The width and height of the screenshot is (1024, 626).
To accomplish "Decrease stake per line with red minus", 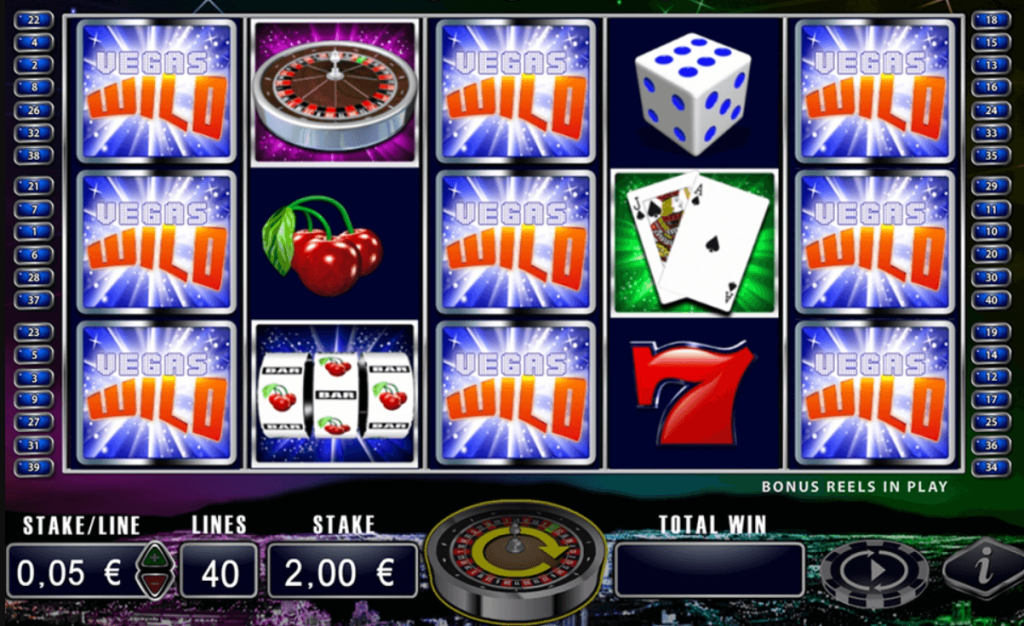I will [x=154, y=581].
